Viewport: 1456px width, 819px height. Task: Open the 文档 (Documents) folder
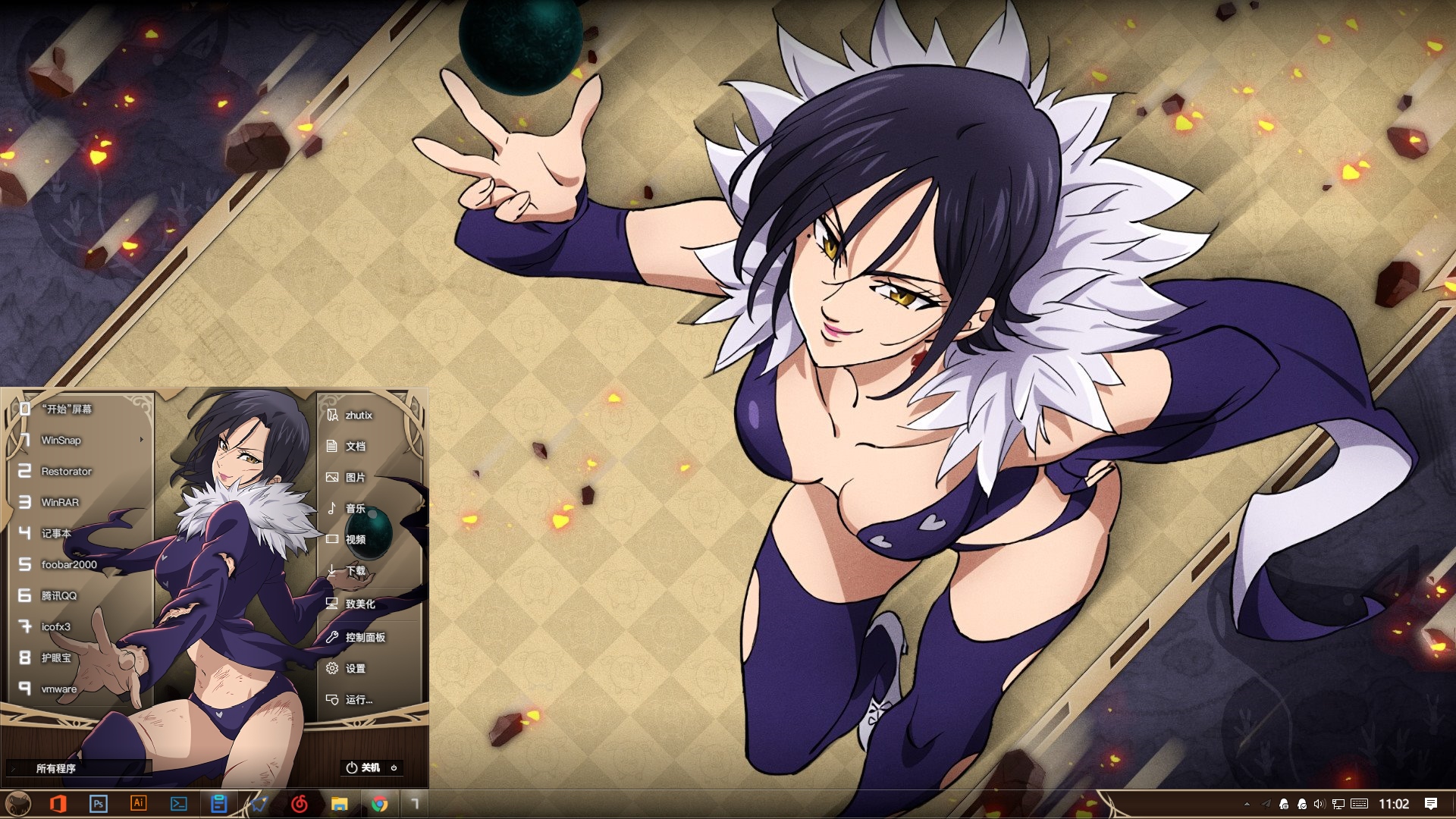[355, 446]
